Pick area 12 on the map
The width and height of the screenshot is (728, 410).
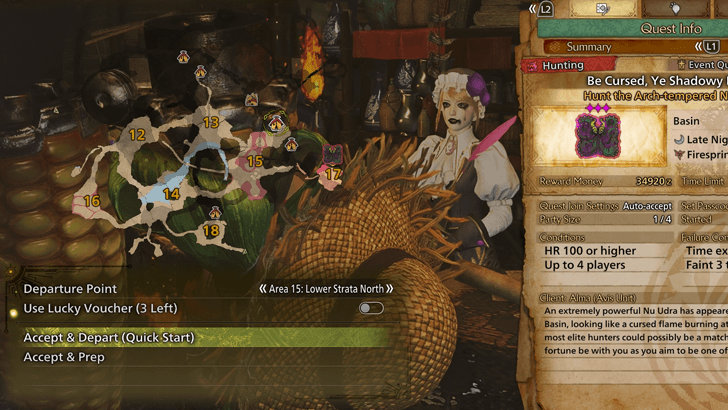(x=137, y=134)
